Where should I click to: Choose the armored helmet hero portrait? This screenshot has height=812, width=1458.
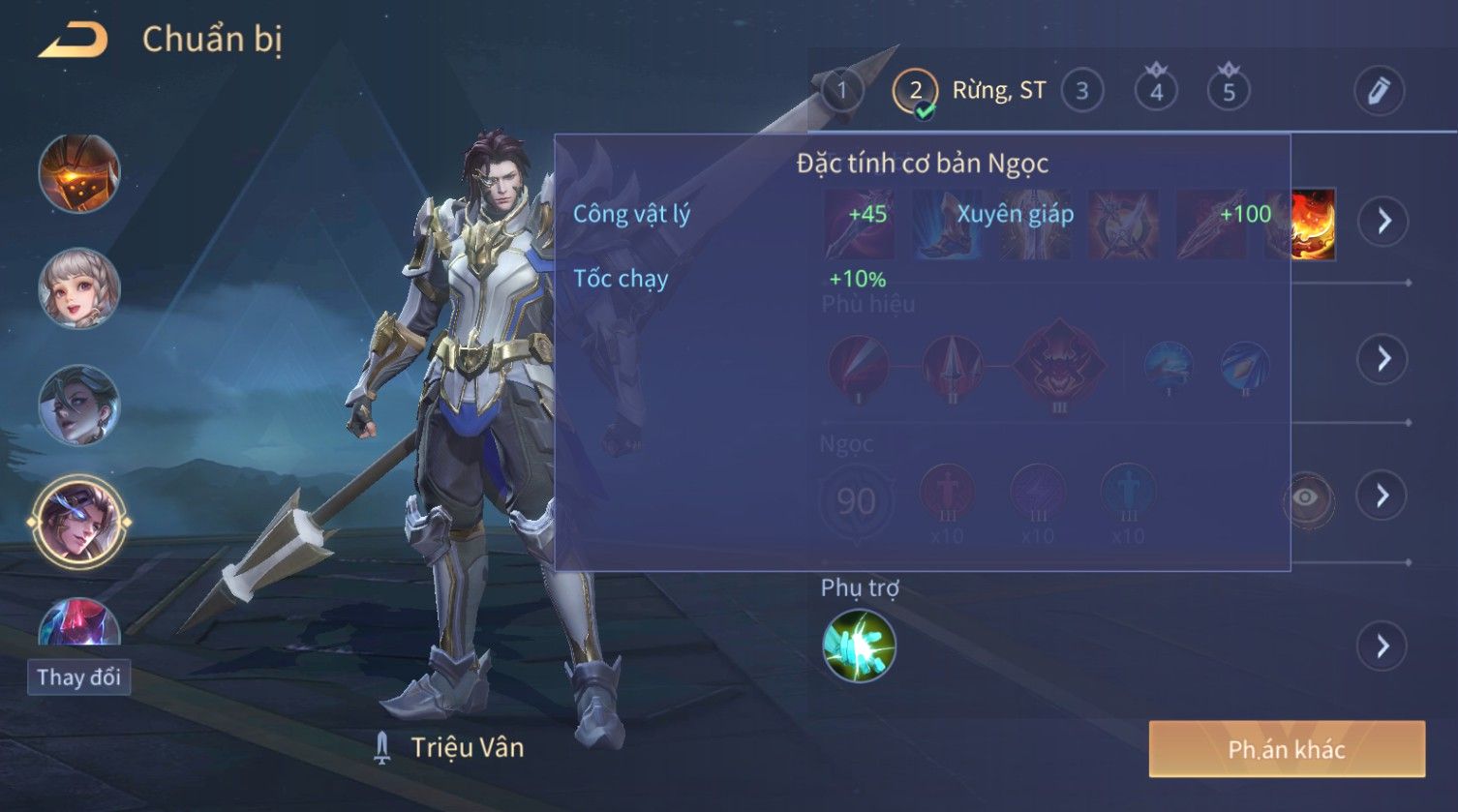(79, 174)
